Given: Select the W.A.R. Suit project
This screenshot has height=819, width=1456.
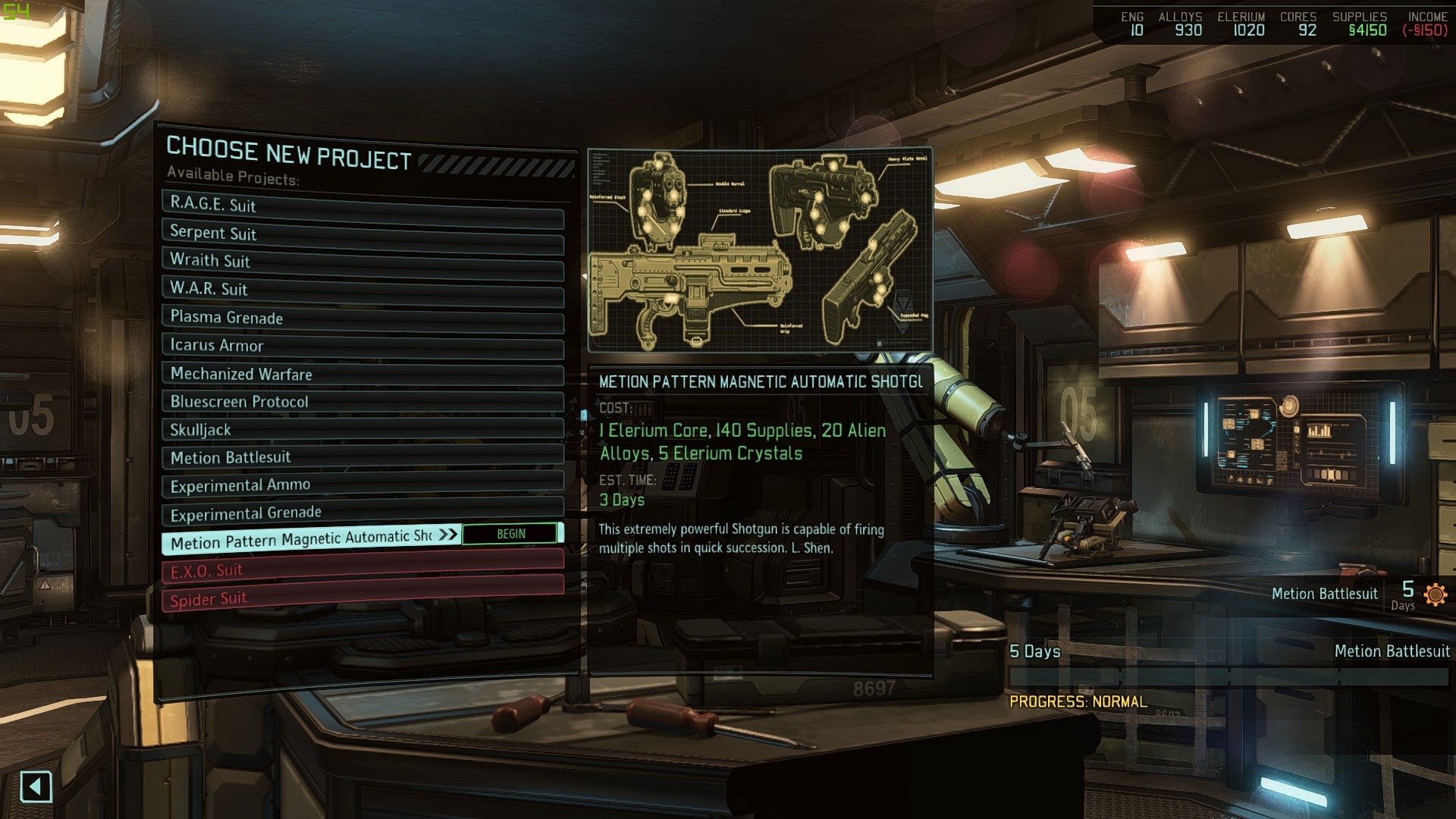Looking at the screenshot, I should point(362,290).
